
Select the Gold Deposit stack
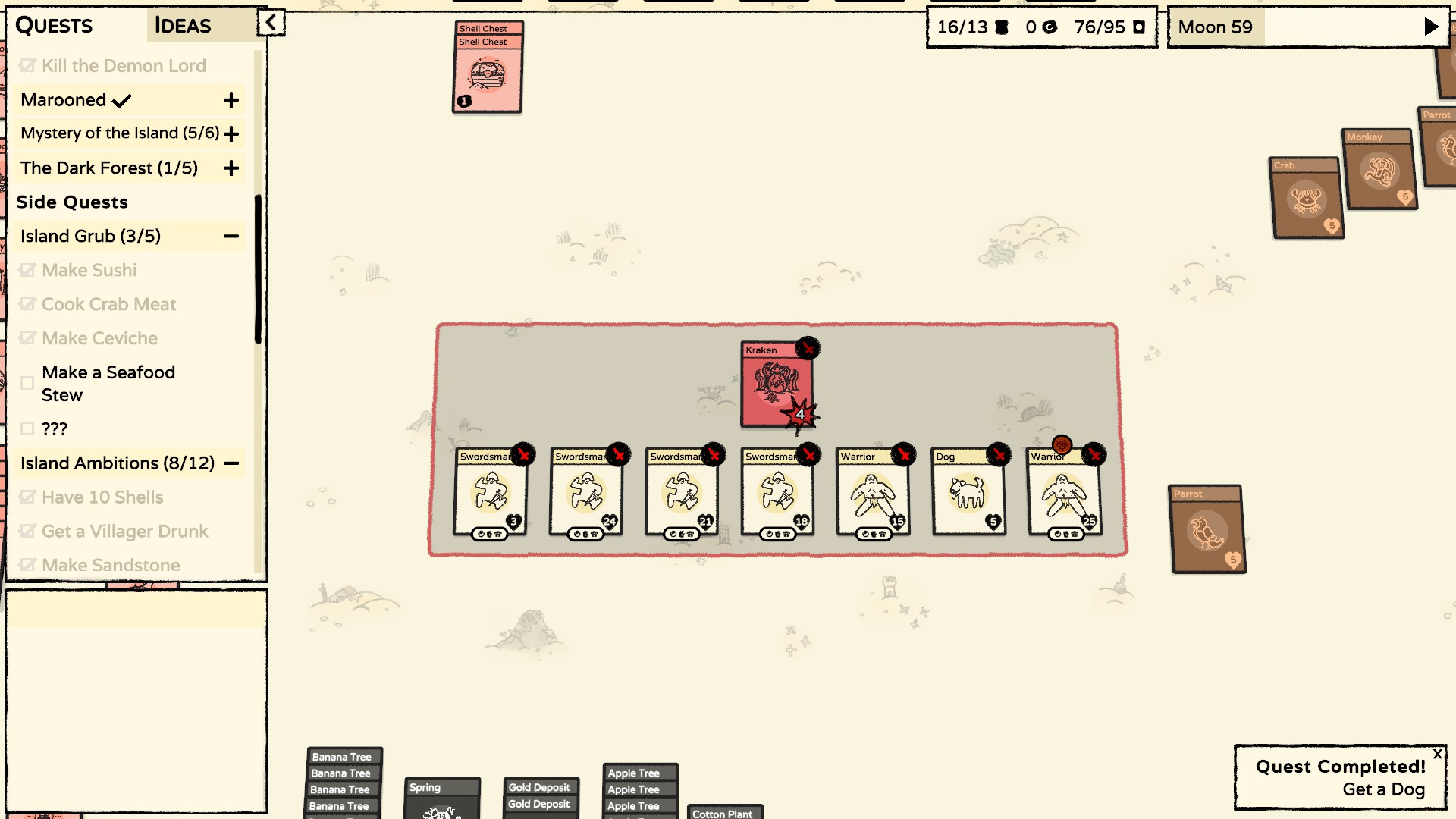pos(541,796)
